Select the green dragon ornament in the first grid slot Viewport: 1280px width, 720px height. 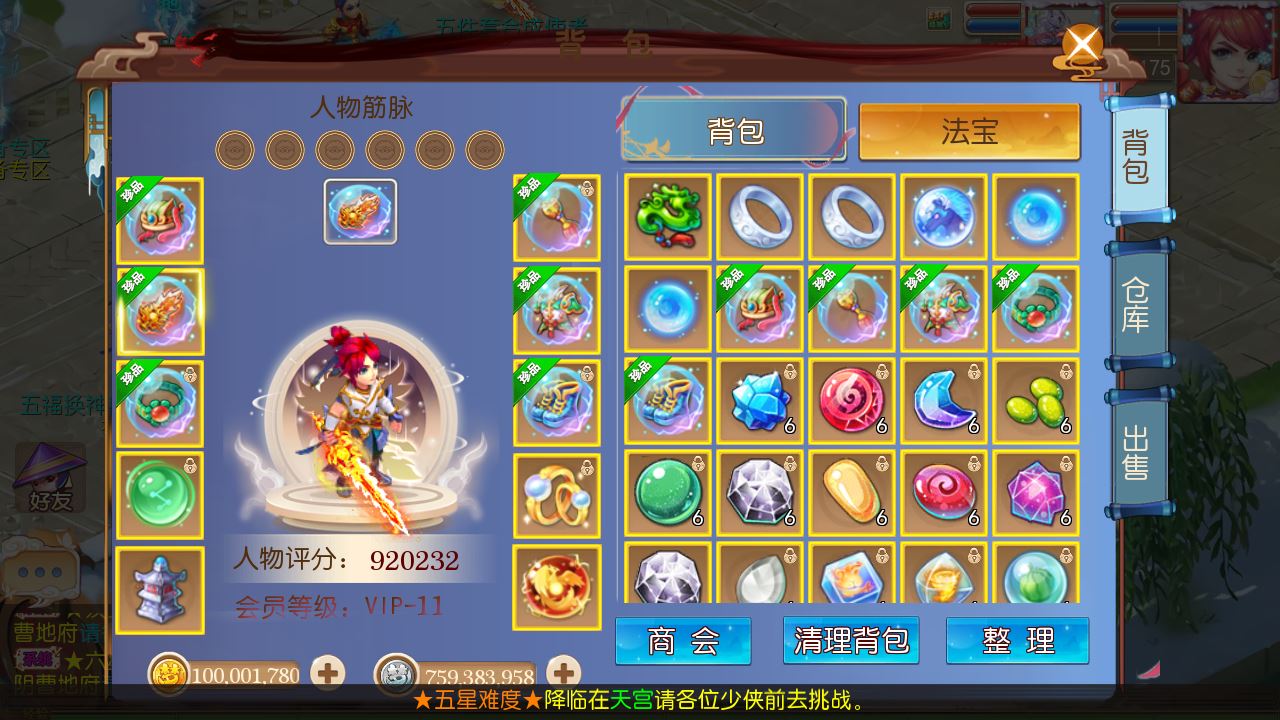[x=667, y=215]
